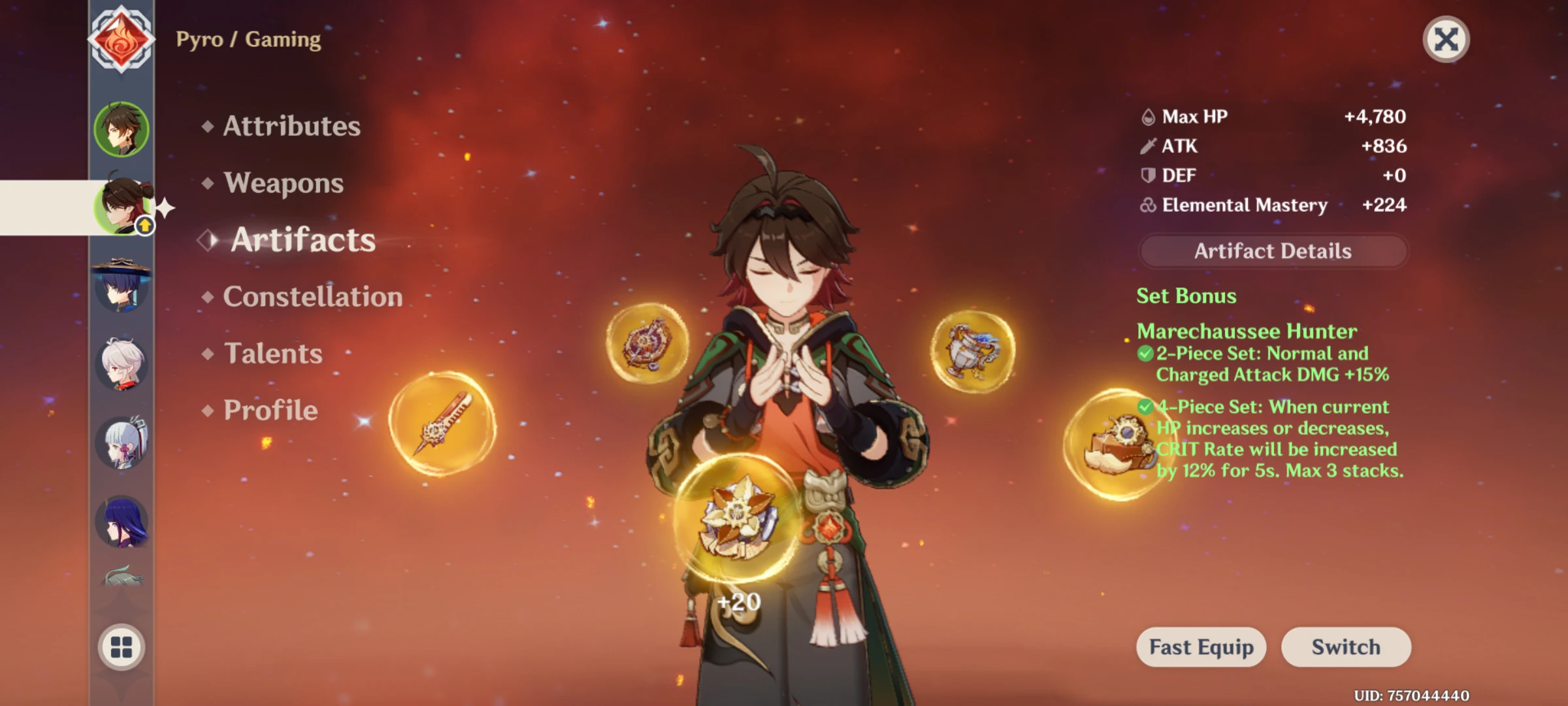View the Profile section
Screen dimensions: 1568x706
tap(268, 410)
